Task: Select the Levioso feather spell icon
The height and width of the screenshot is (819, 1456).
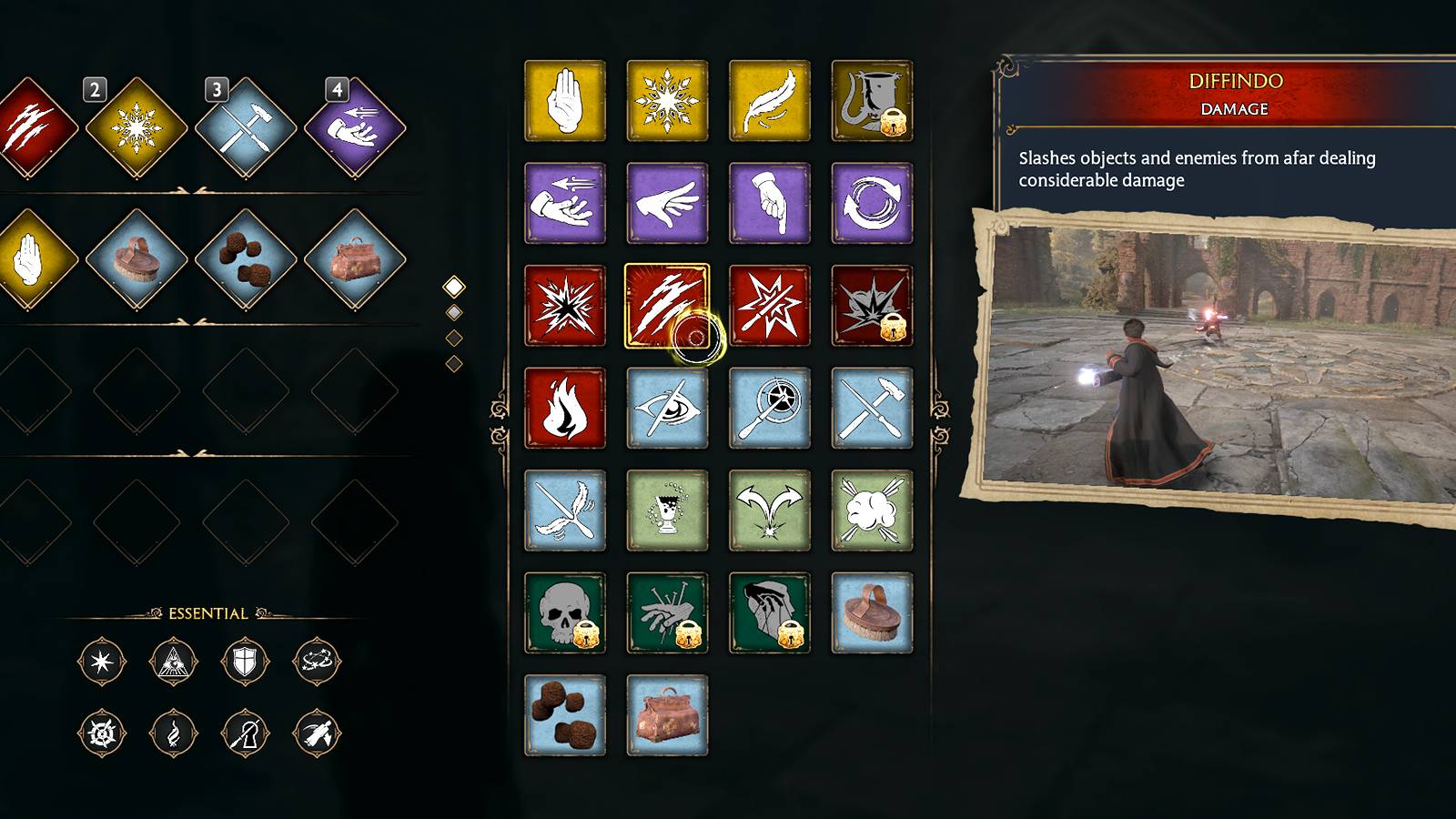Action: point(769,101)
